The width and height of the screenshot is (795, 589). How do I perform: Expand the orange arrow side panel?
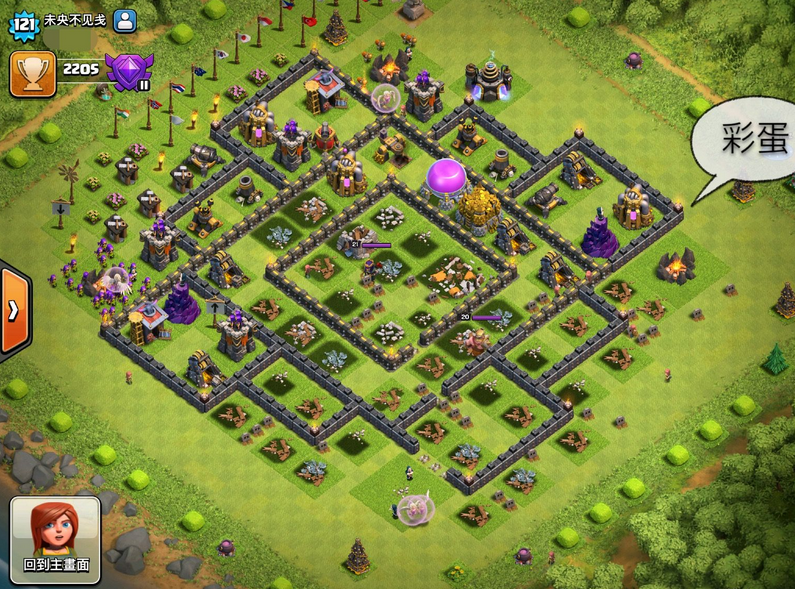pyautogui.click(x=14, y=310)
